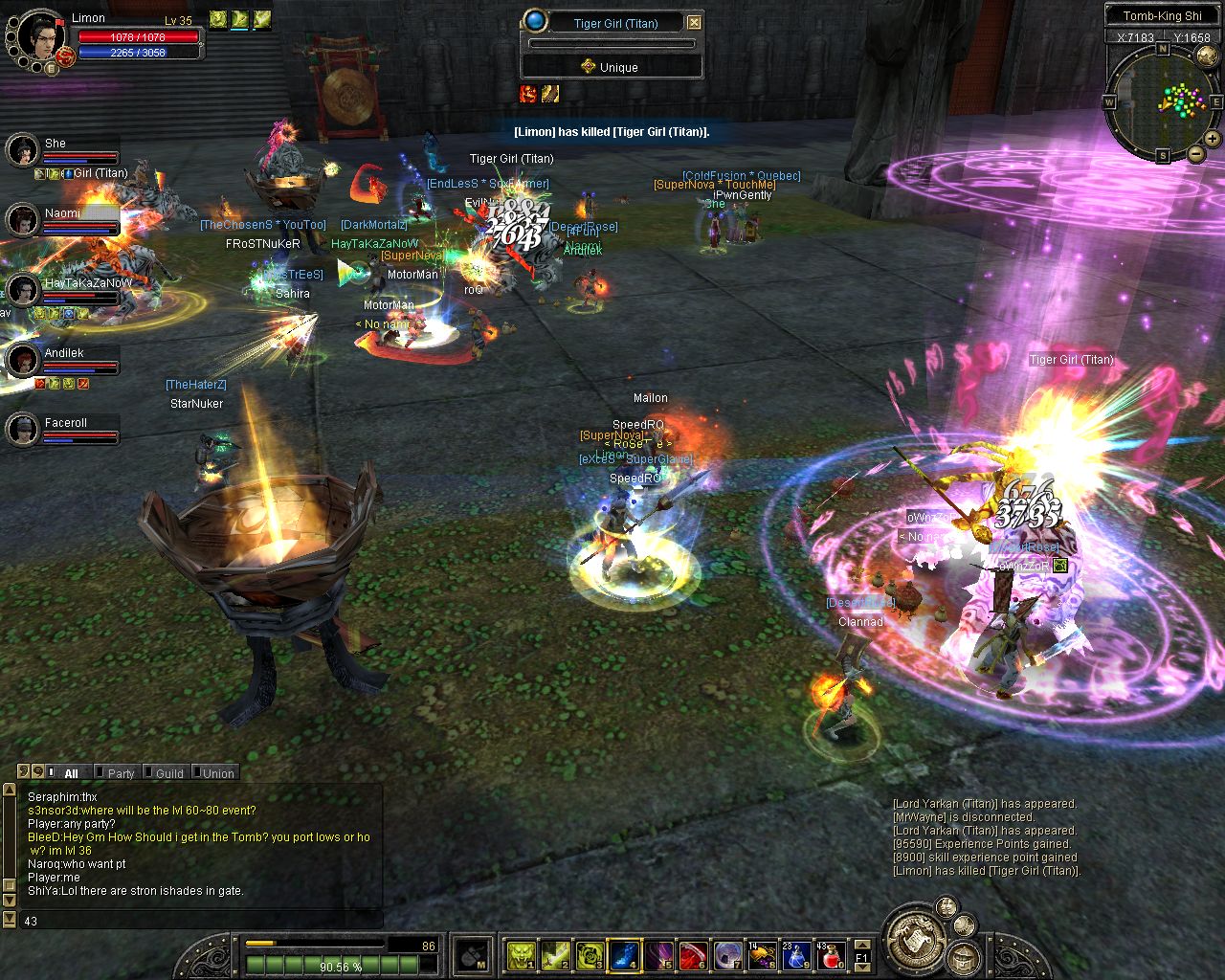Close the Tiger Girl (Titan) target window
1225x980 pixels.
[695, 23]
